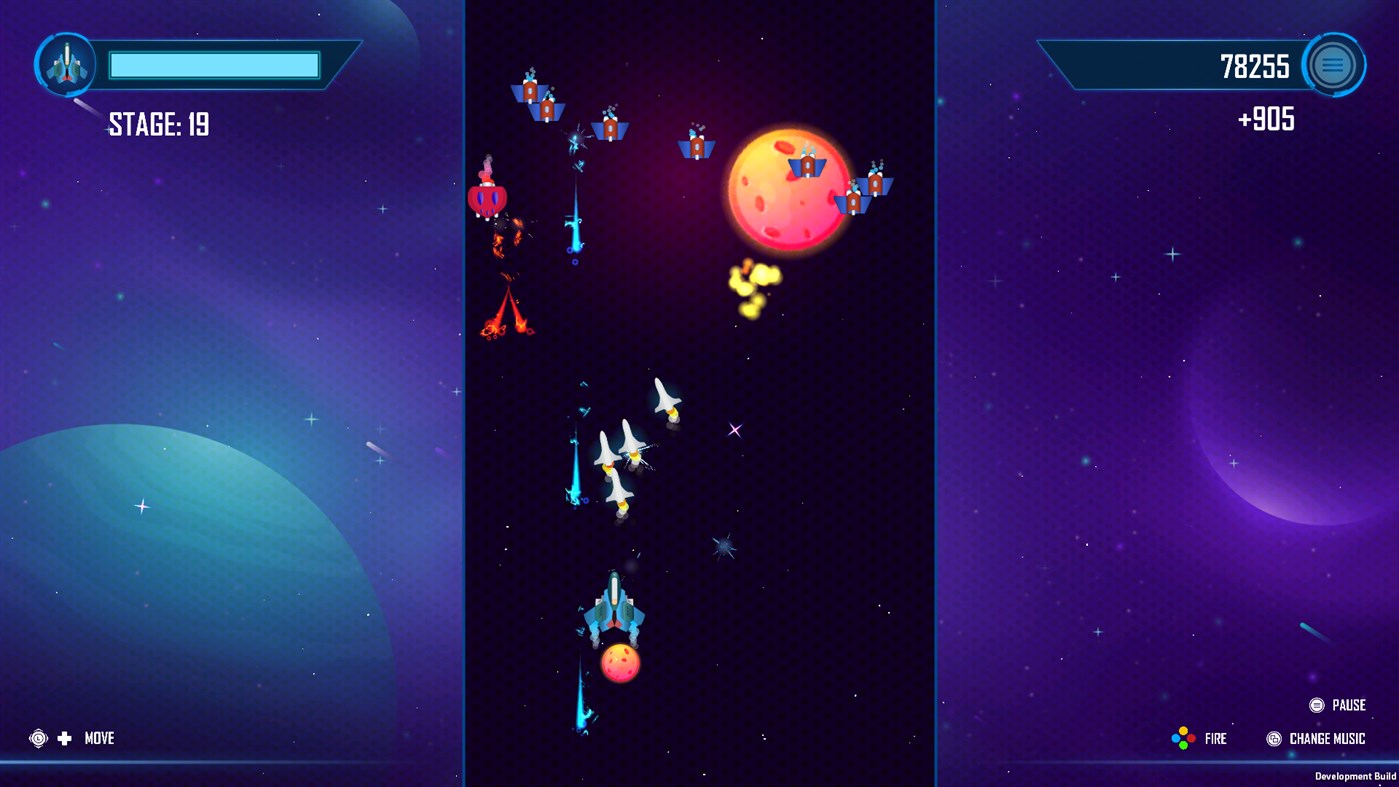1399x787 pixels.
Task: Click the Development Build label
Action: 1355,776
